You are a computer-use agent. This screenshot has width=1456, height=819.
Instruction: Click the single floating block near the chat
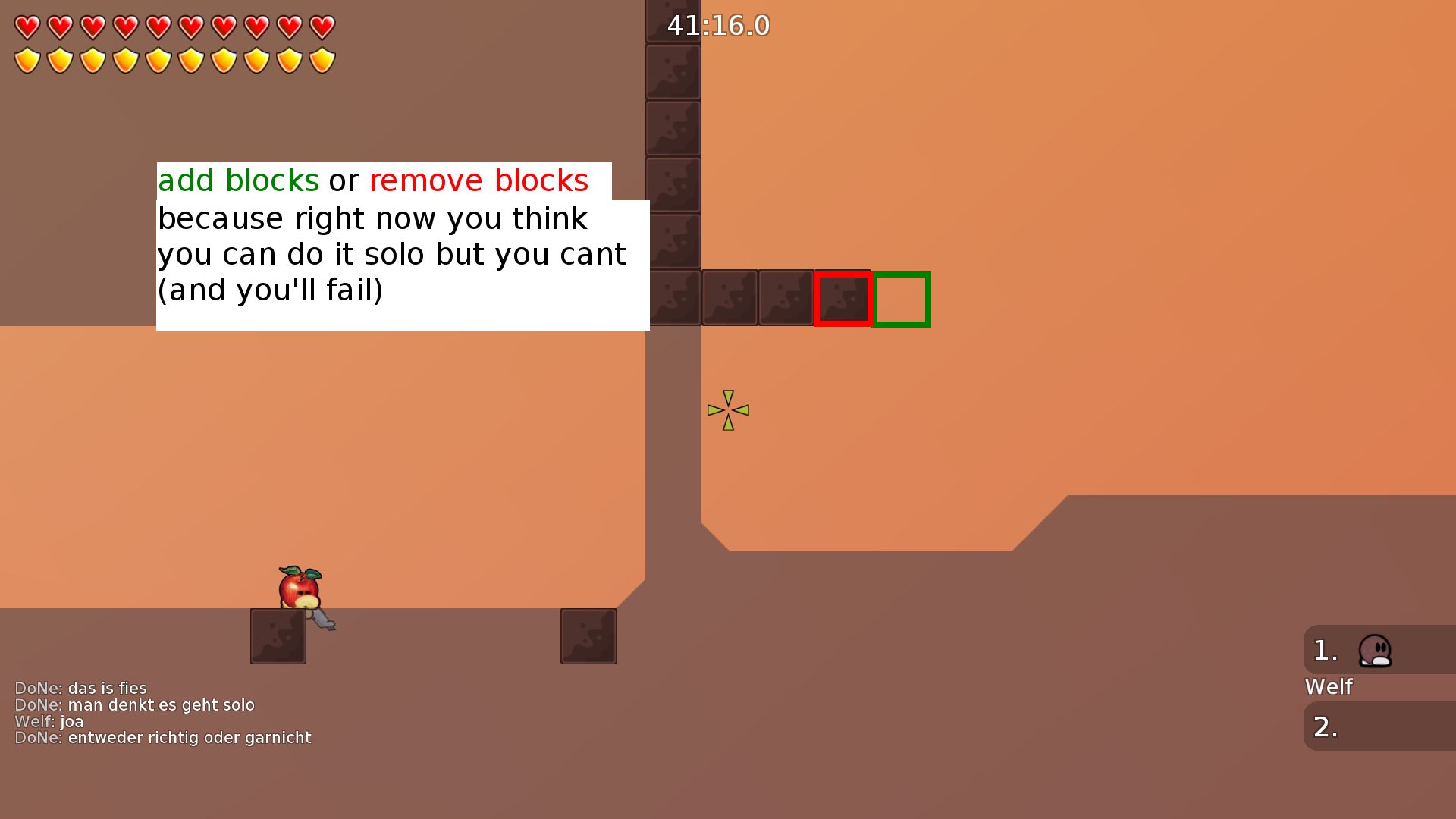click(588, 635)
